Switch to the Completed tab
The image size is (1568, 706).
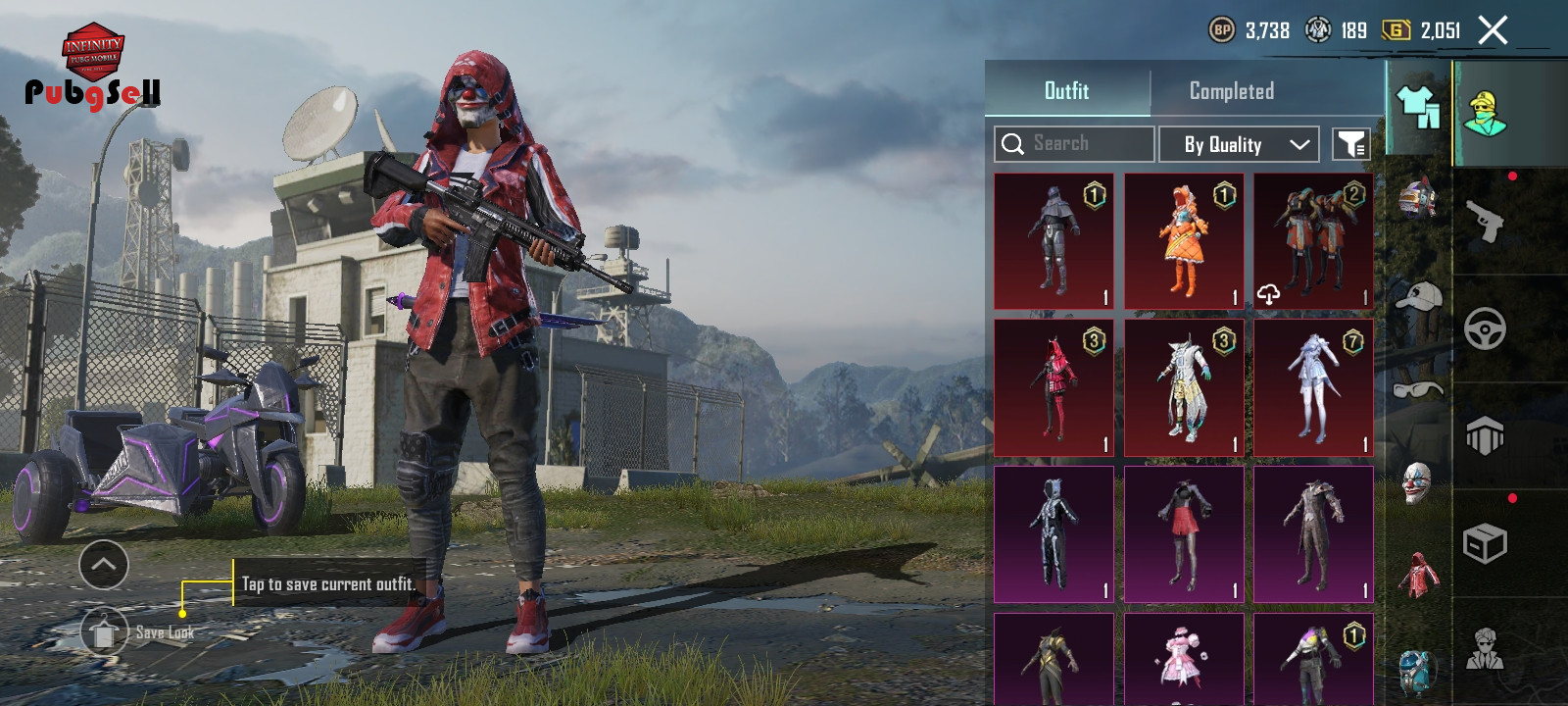tap(1231, 91)
